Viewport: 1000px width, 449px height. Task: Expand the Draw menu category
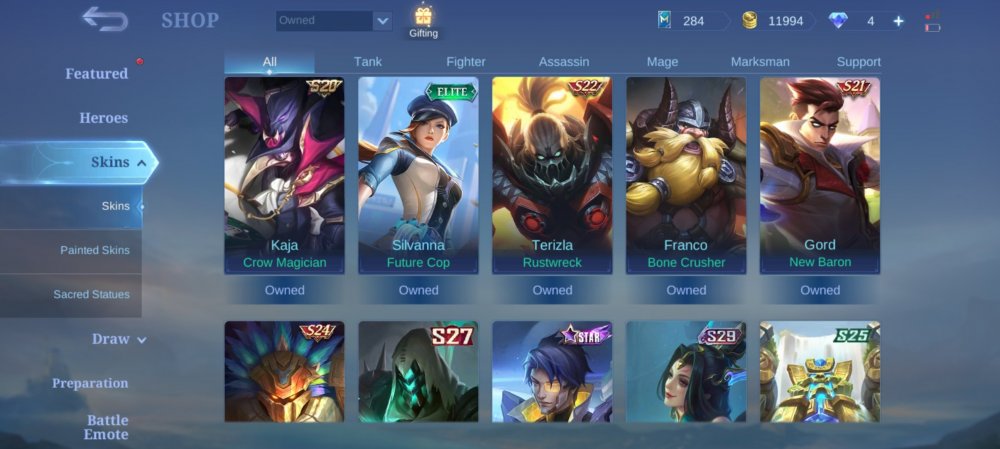[x=118, y=339]
